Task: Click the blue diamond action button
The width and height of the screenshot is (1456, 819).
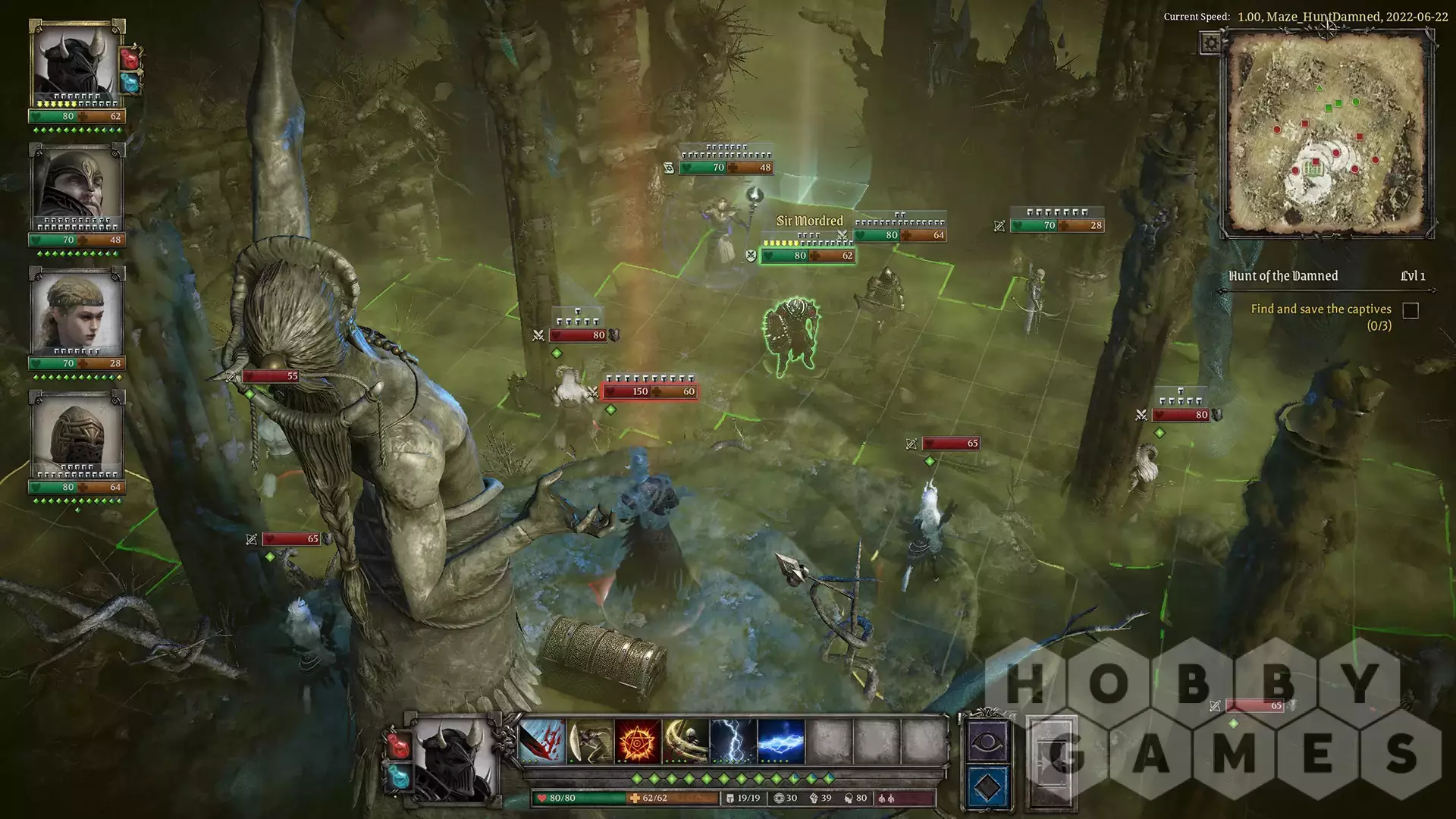Action: coord(987,787)
